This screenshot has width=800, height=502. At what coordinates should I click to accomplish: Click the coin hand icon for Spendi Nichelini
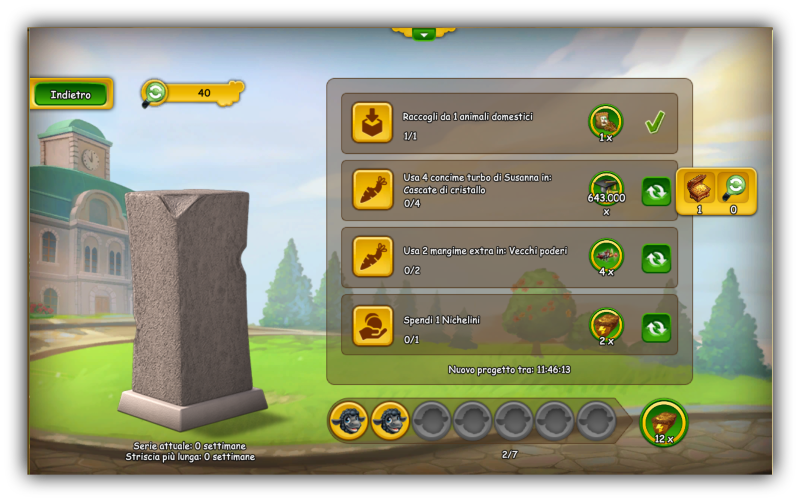[372, 326]
